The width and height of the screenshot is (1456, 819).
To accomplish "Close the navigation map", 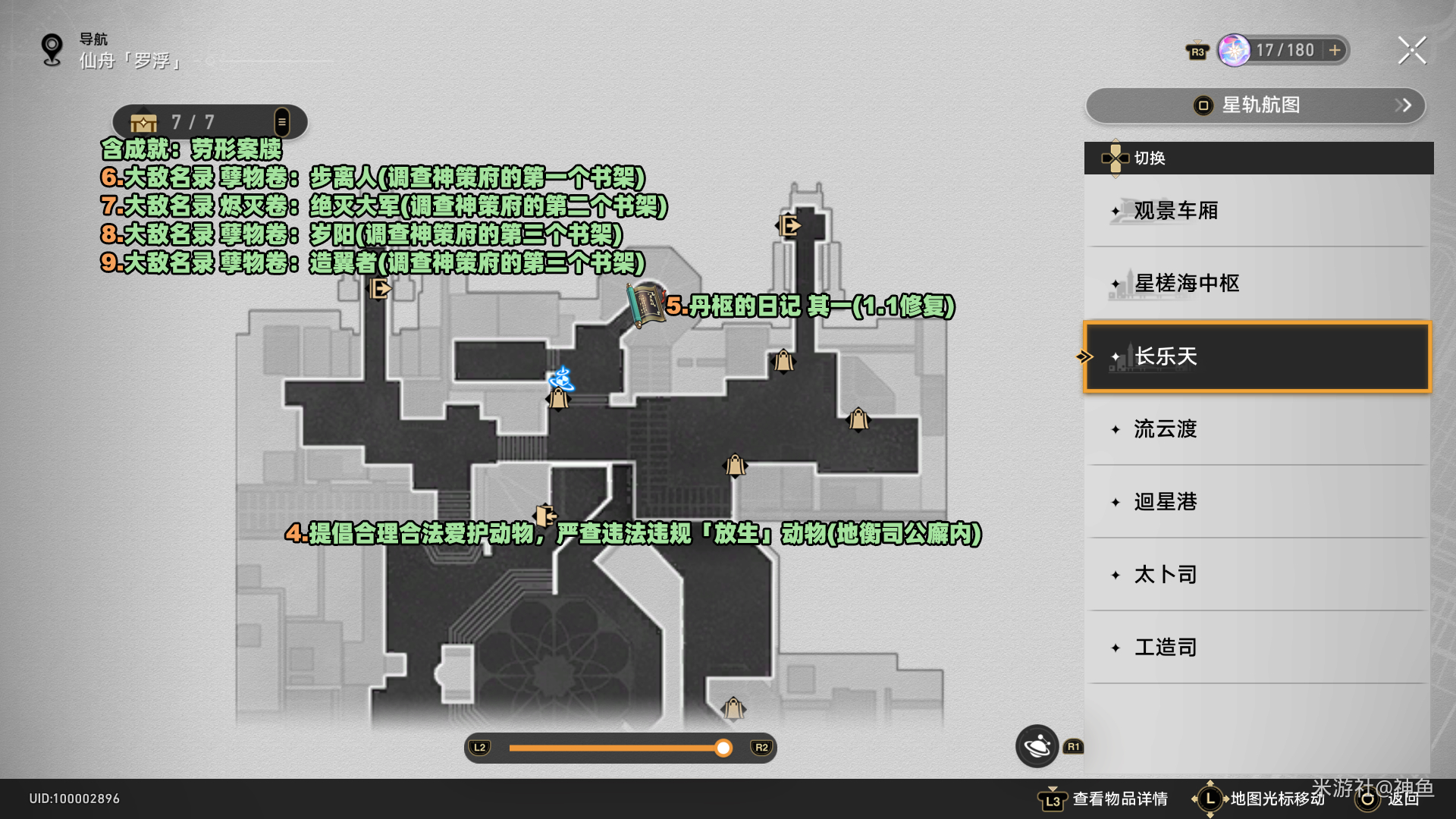I will [1411, 51].
